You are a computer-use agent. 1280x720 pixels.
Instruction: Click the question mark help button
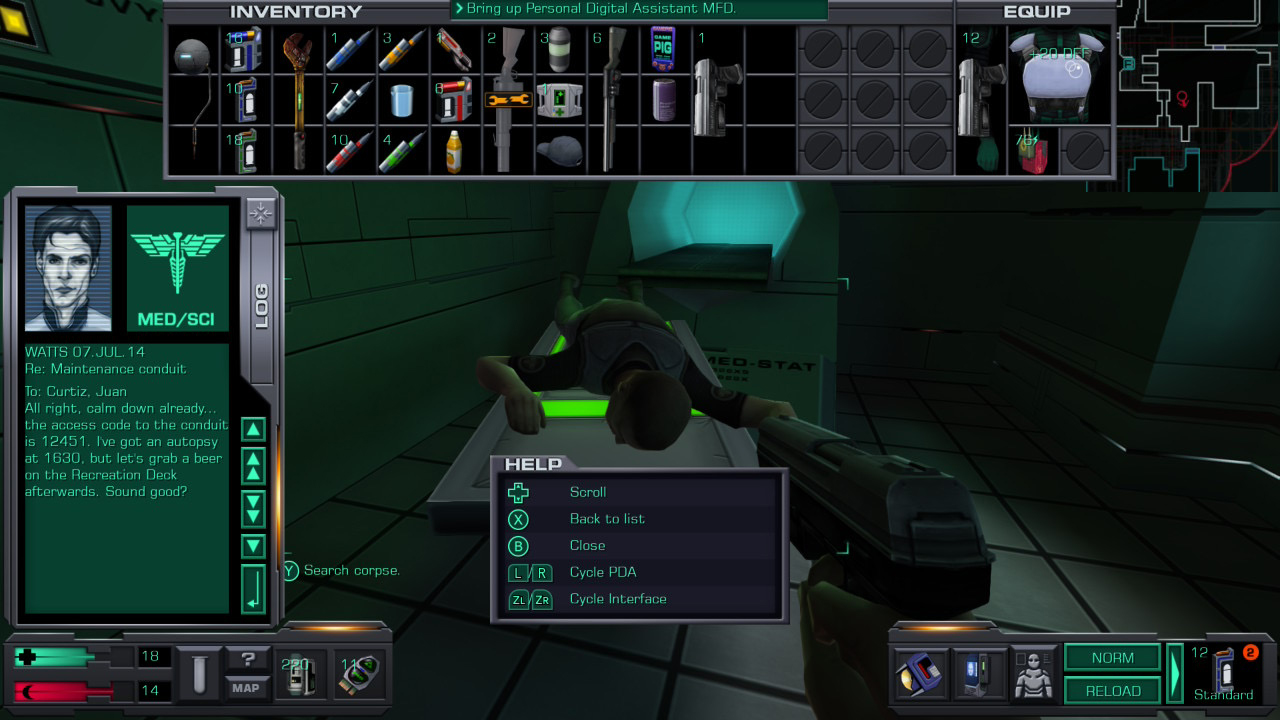245,659
